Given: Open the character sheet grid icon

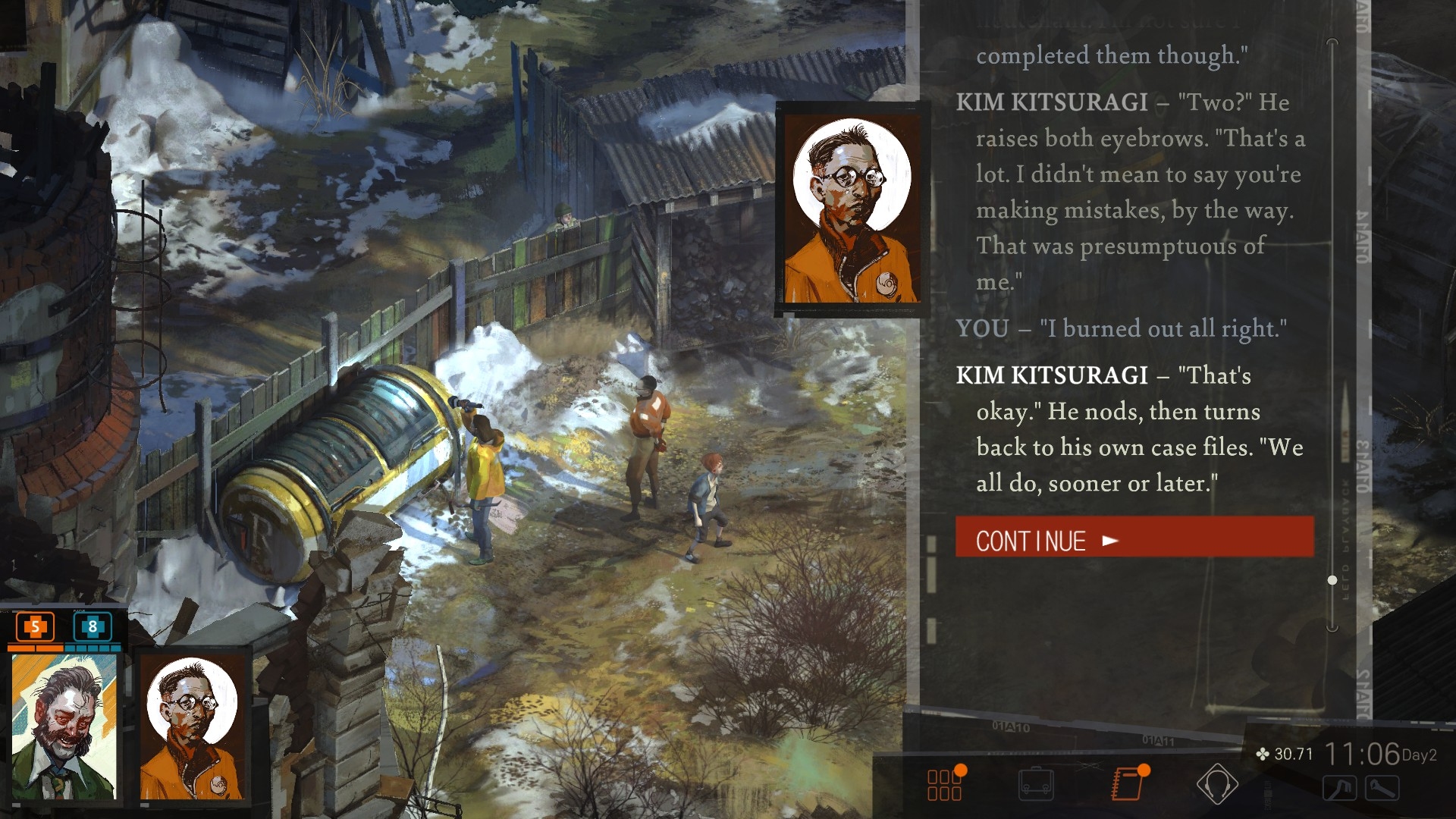Looking at the screenshot, I should coord(945,785).
